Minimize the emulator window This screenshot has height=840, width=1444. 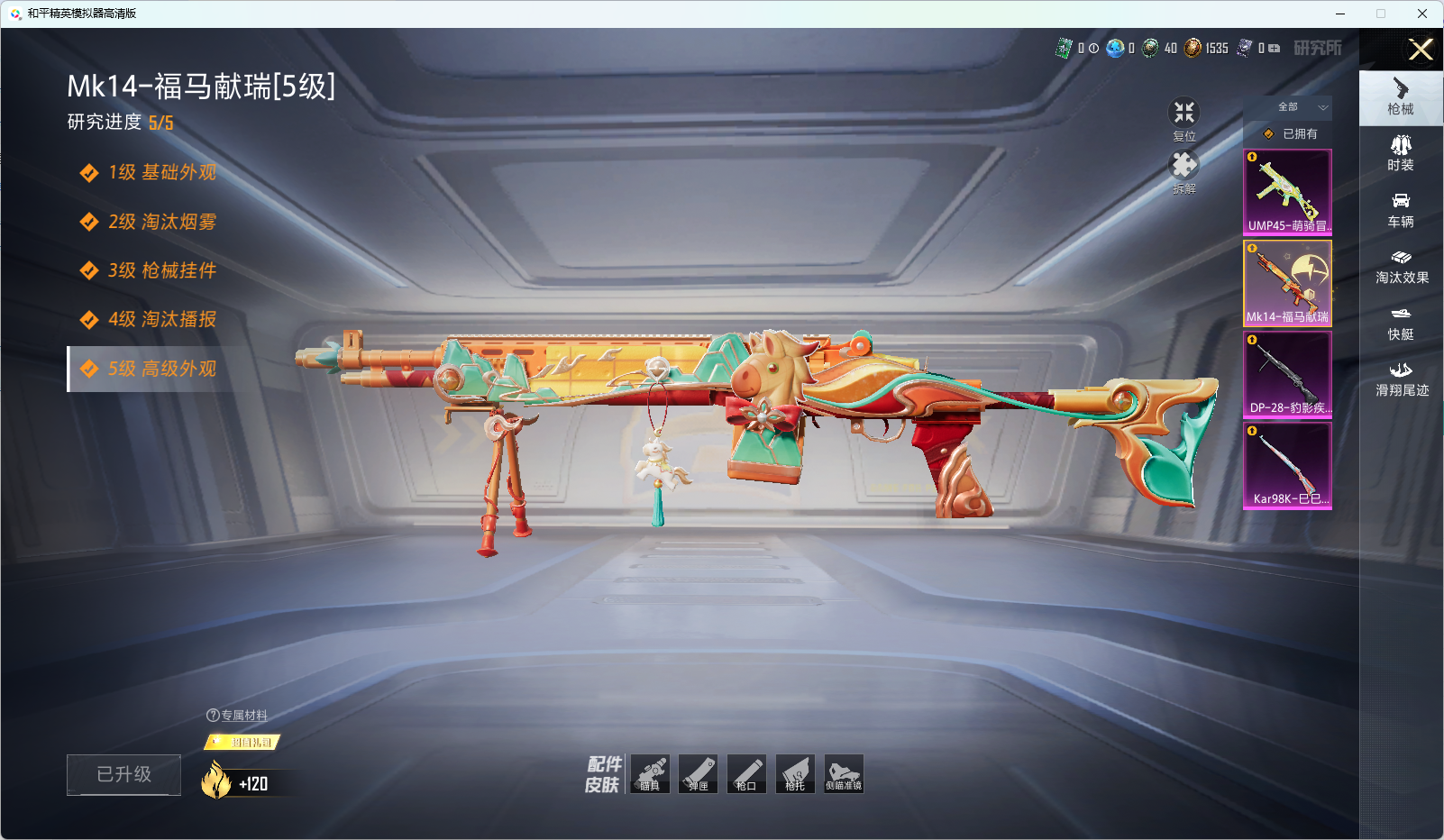coord(1340,14)
